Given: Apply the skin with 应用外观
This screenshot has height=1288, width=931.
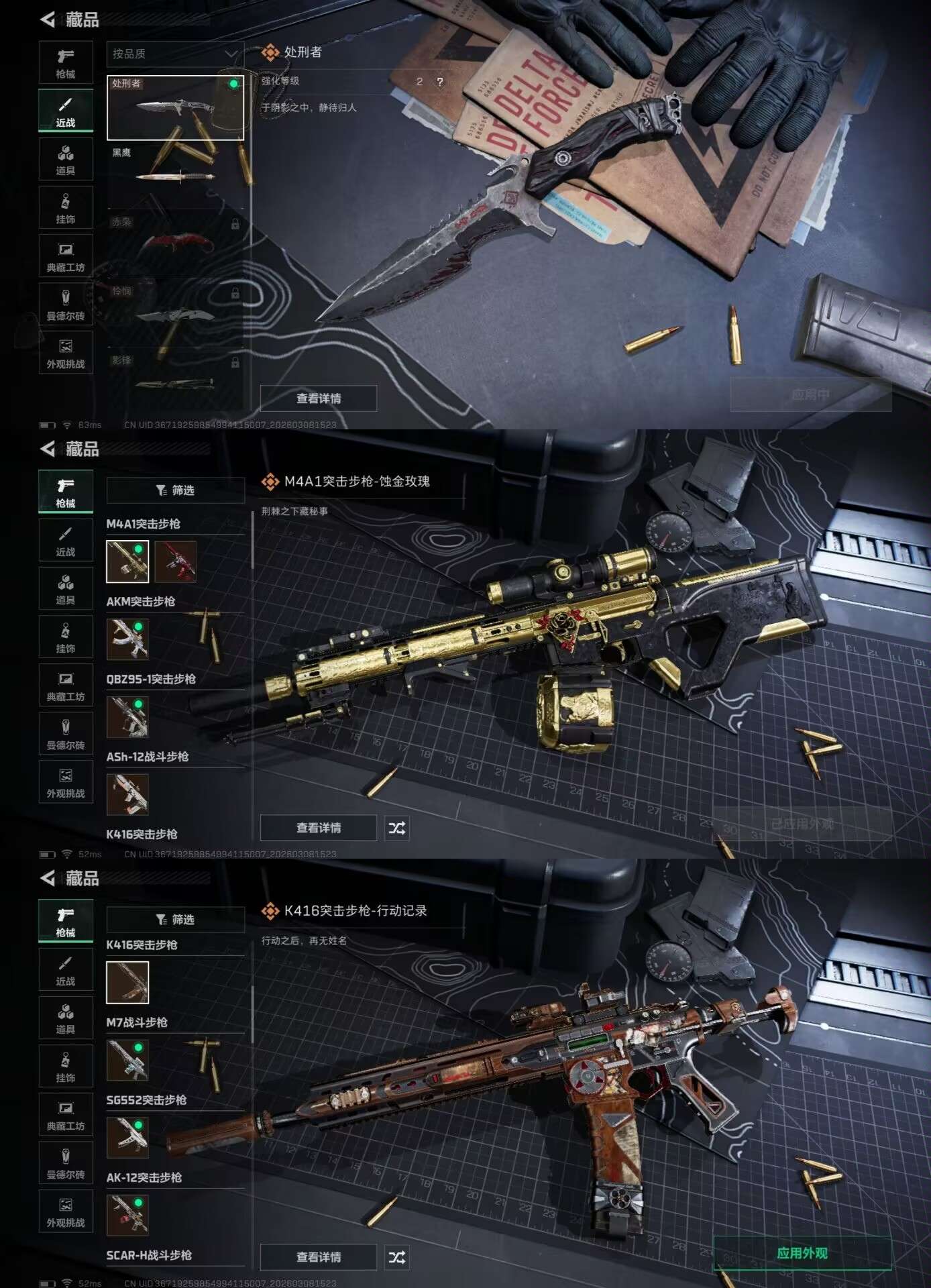Looking at the screenshot, I should click(x=802, y=1253).
